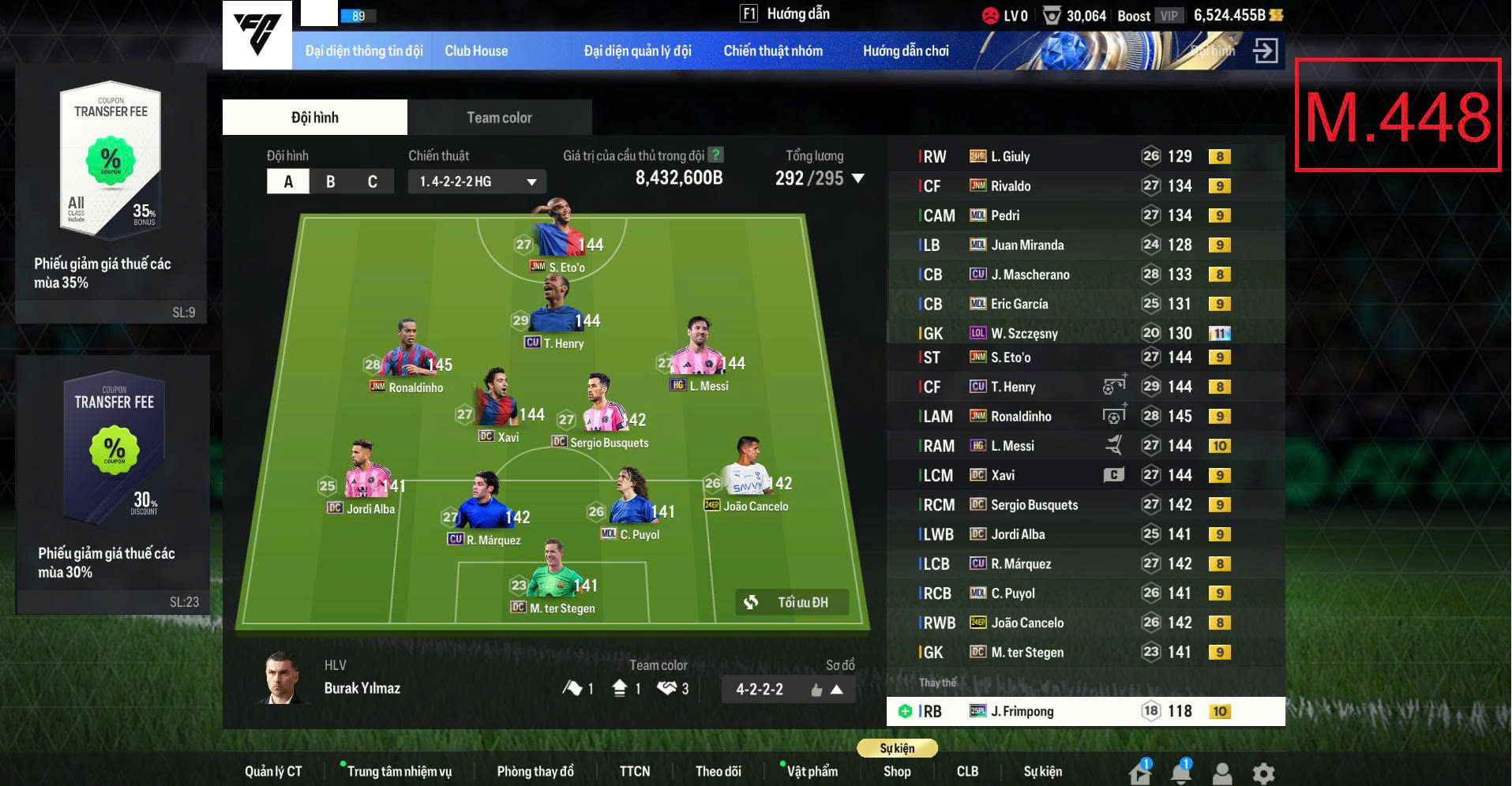This screenshot has height=786, width=1512.
Task: Open the Shop from bottom navigation
Action: tap(897, 772)
